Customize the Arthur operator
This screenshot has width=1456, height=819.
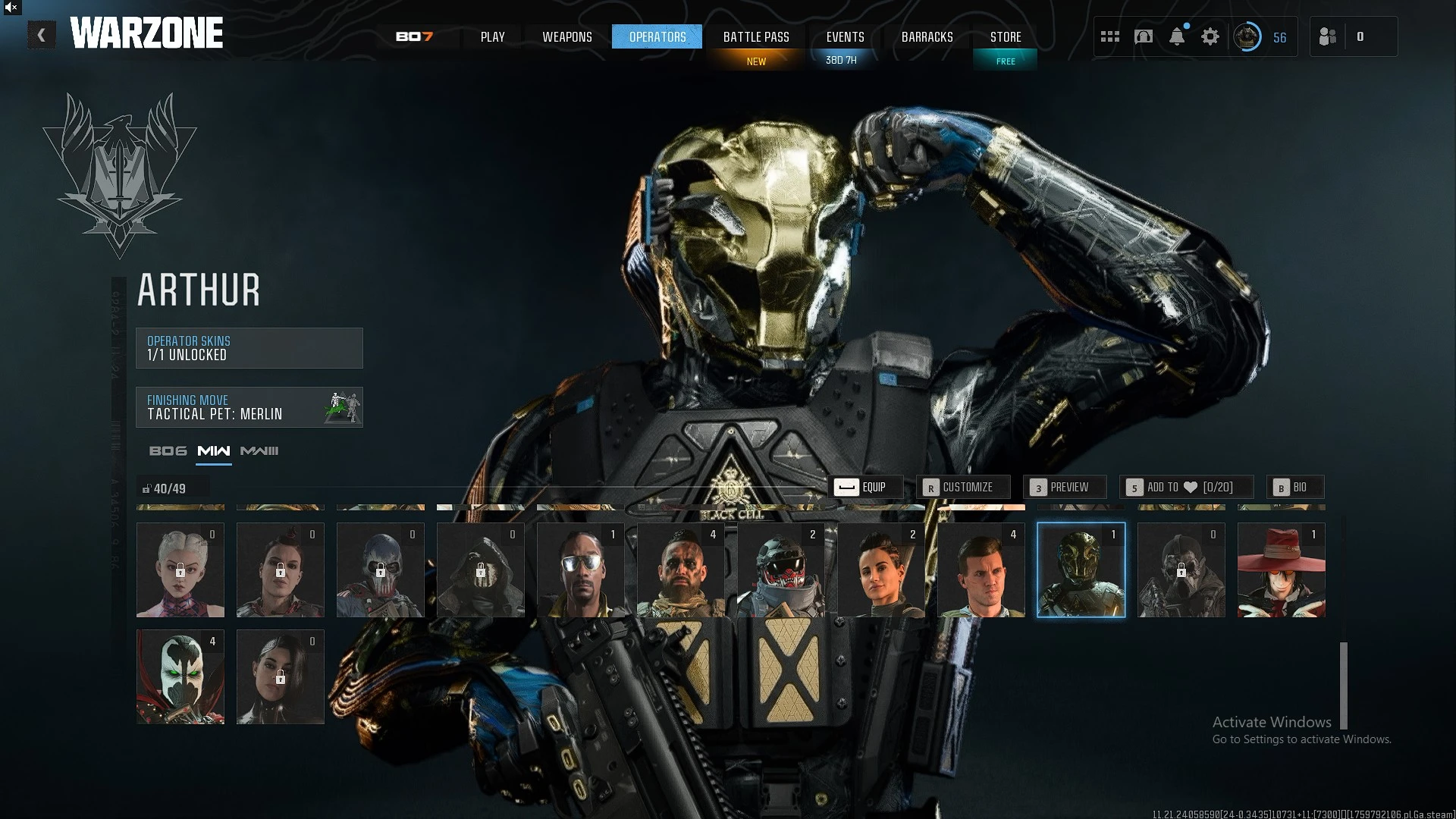pos(963,487)
